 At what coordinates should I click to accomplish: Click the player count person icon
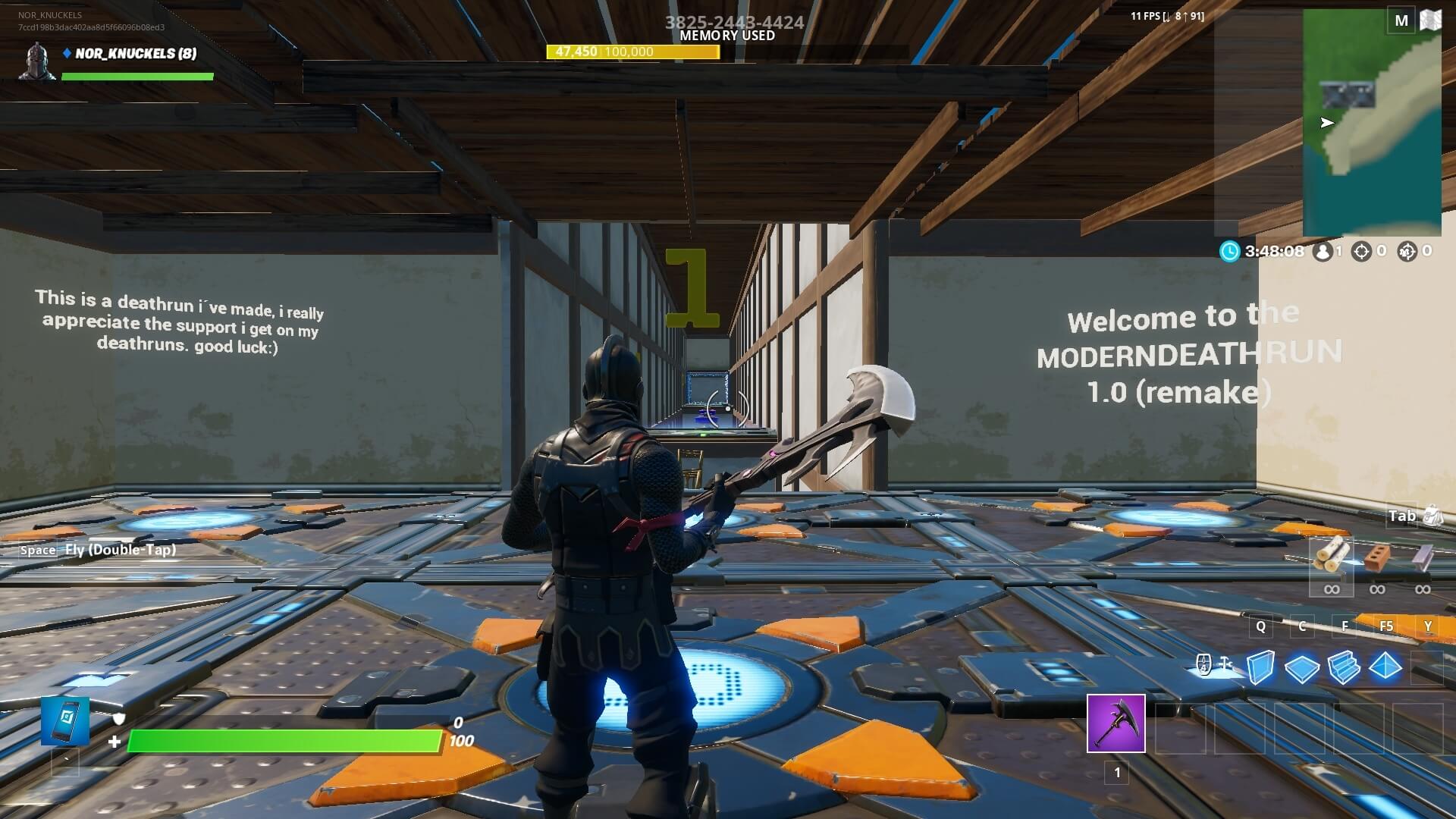point(1323,251)
